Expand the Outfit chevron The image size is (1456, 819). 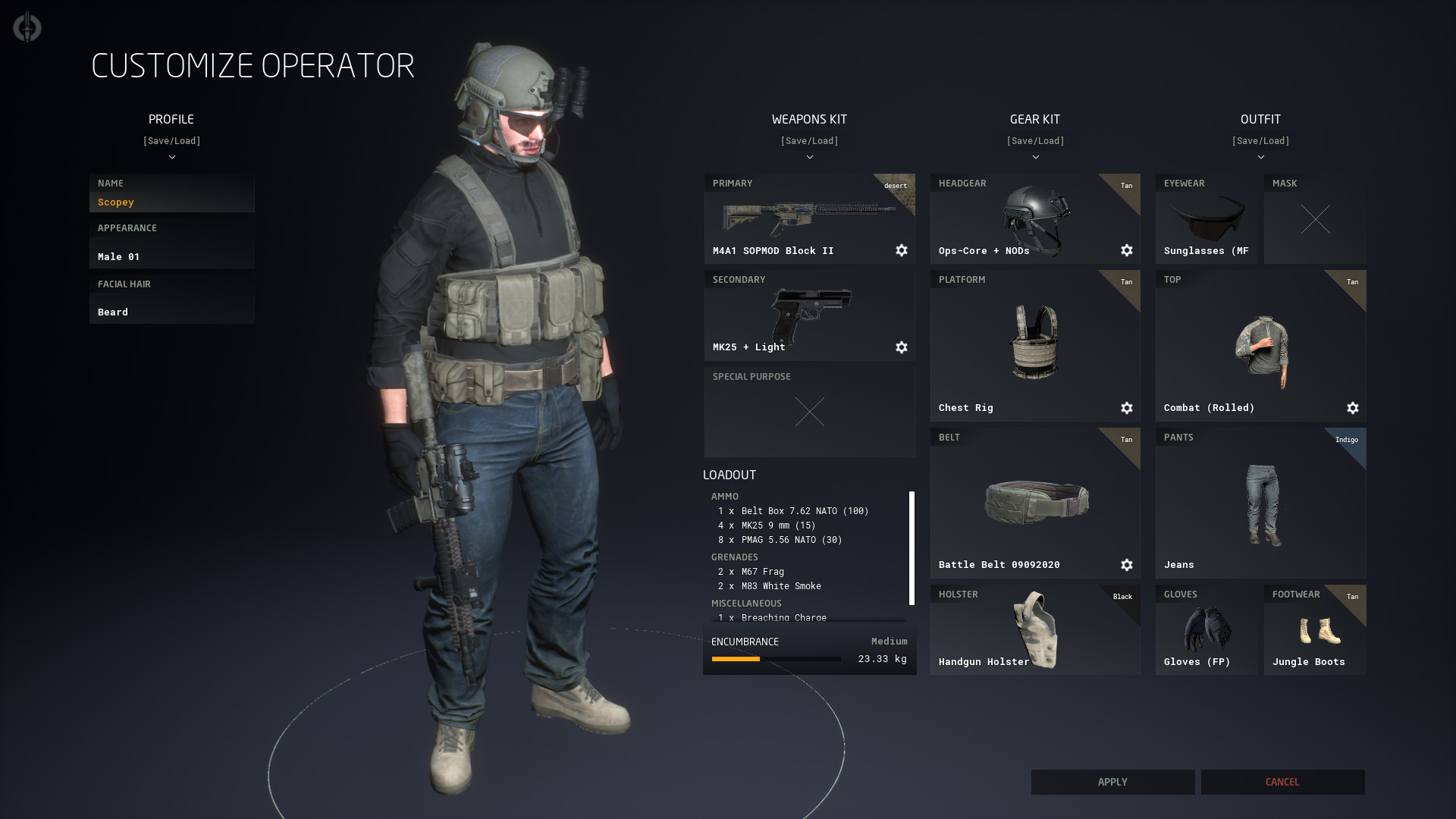point(1261,158)
